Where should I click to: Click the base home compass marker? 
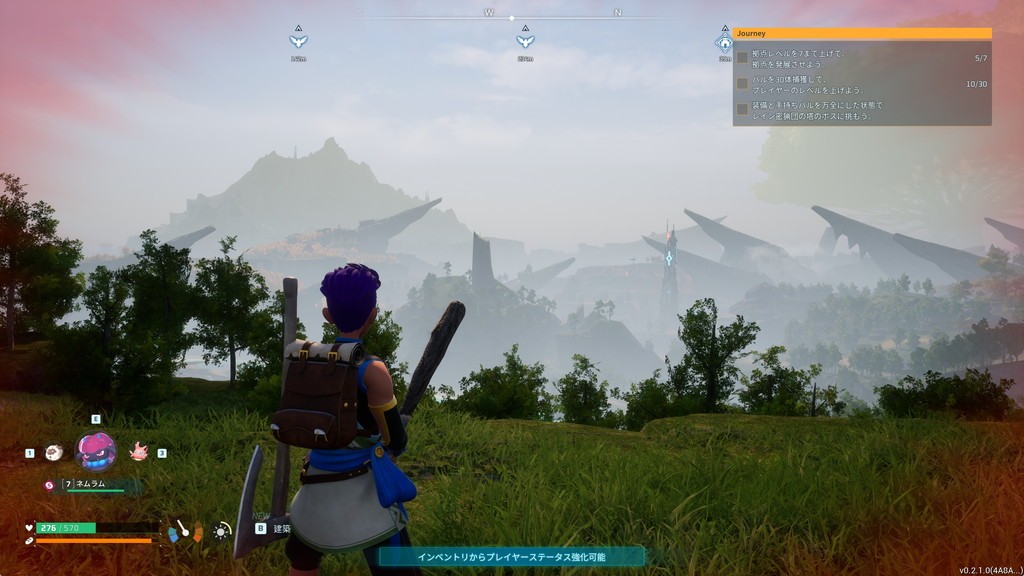(724, 44)
